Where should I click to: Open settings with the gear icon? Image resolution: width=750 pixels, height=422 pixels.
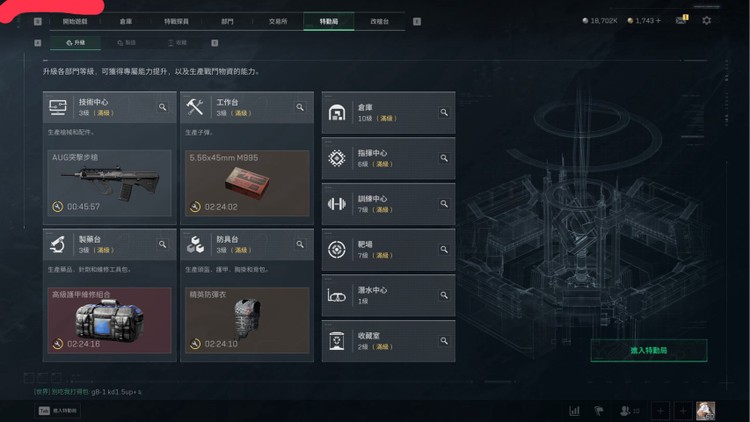point(707,20)
